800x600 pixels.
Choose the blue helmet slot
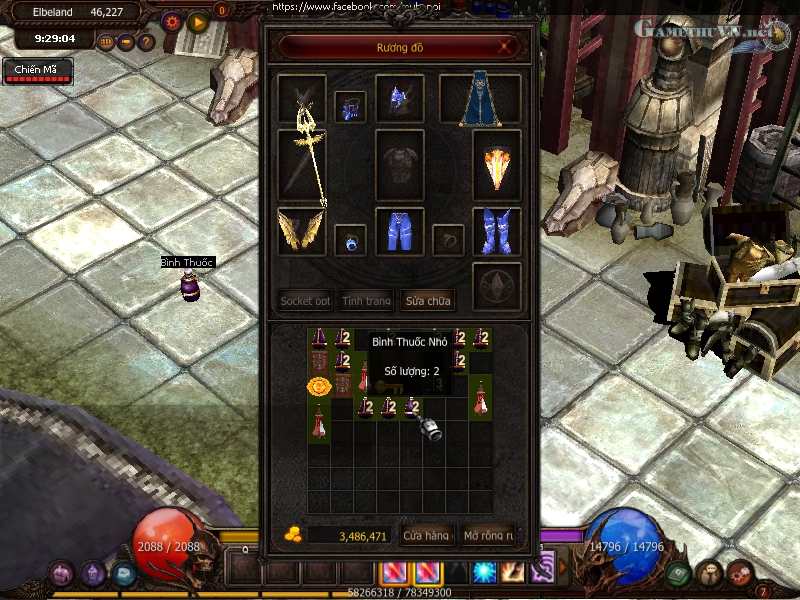click(x=400, y=99)
